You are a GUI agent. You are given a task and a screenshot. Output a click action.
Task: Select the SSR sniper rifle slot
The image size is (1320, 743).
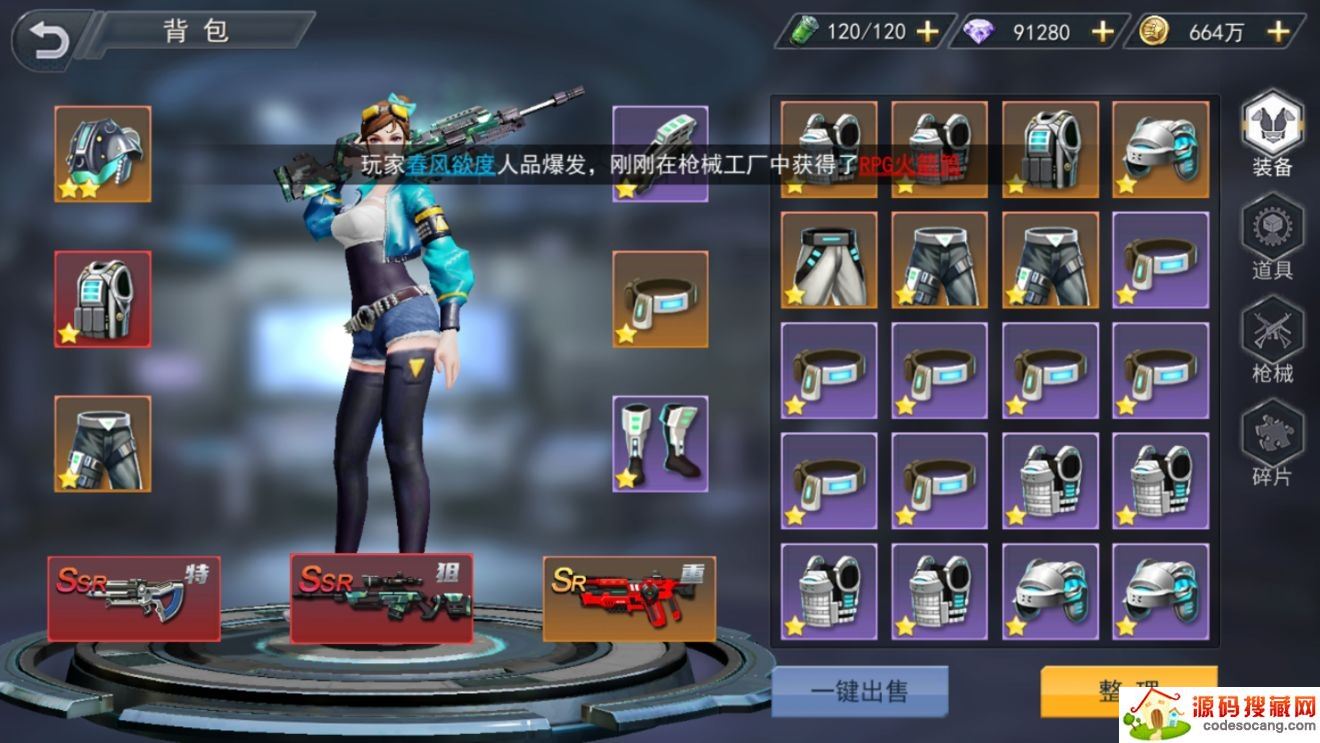[x=381, y=597]
